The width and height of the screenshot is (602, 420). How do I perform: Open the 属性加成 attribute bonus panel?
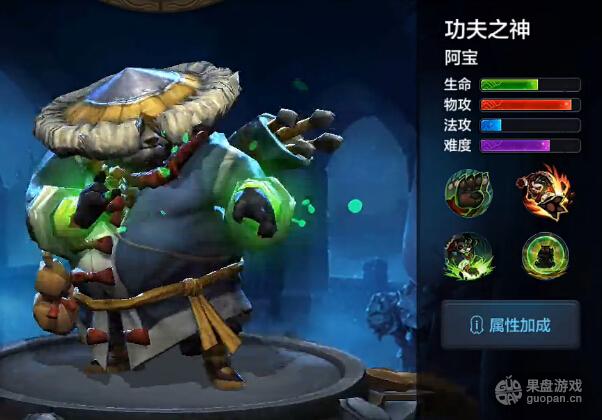tap(510, 325)
